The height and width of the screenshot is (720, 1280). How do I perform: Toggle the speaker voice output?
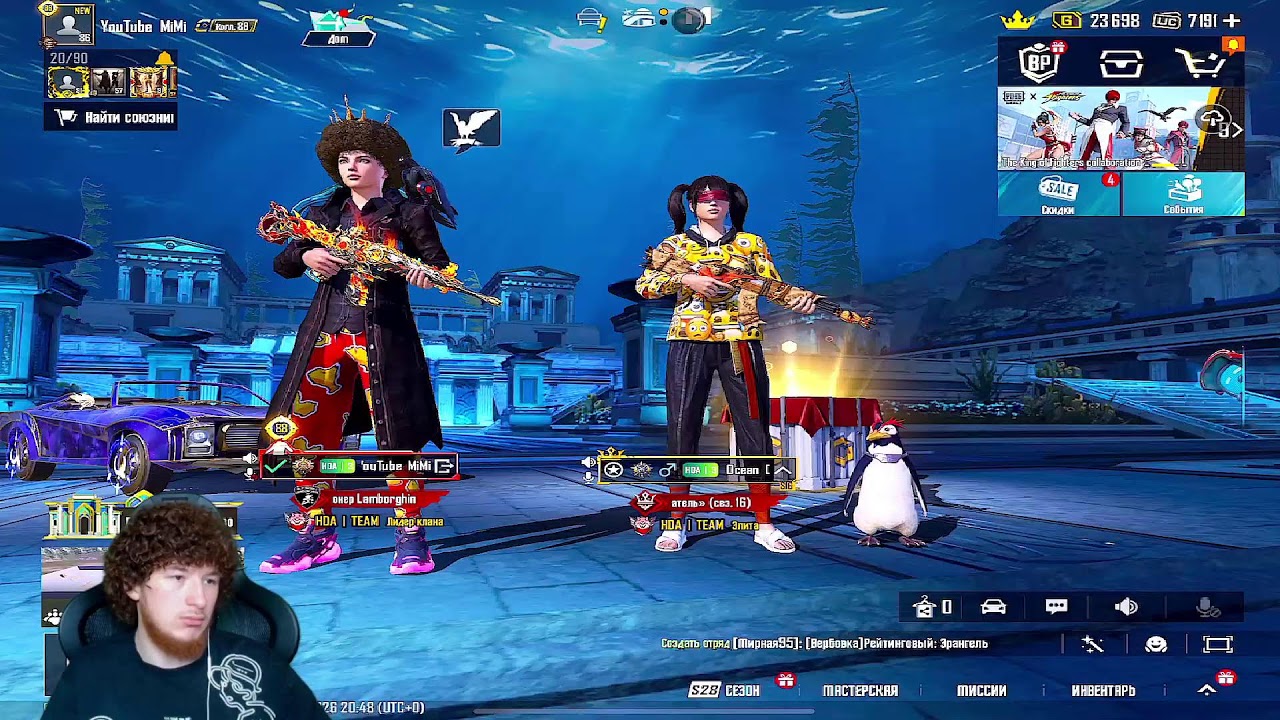click(1126, 607)
